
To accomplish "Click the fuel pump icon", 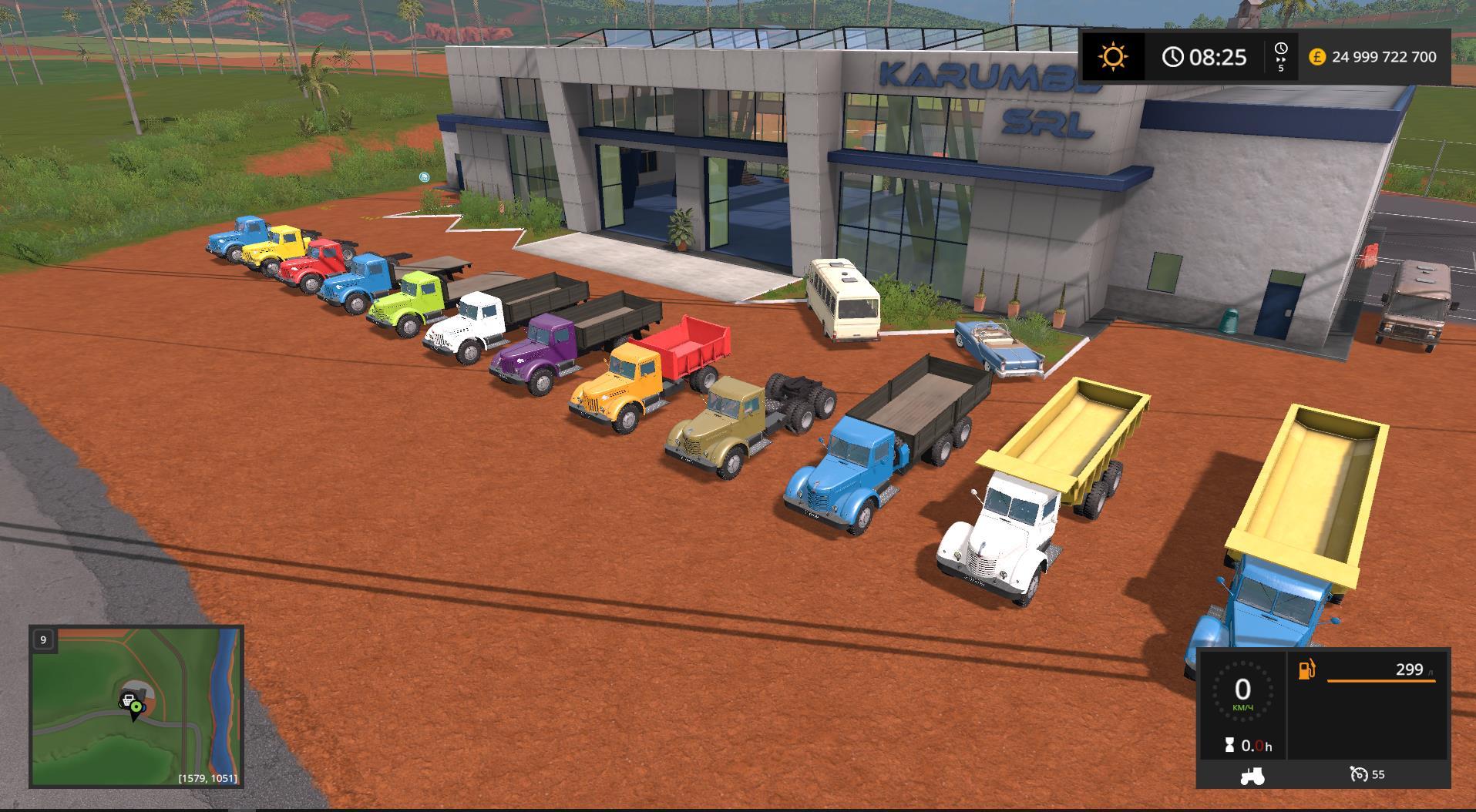I will [x=1307, y=669].
